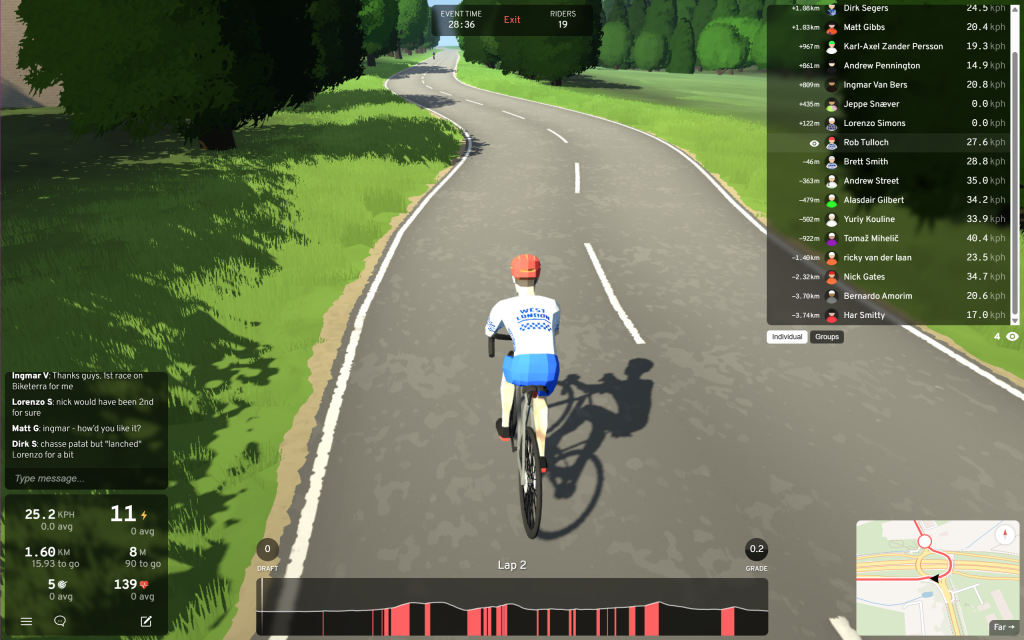The height and width of the screenshot is (640, 1024).
Task: Type a message in the chat box
Action: (85, 479)
